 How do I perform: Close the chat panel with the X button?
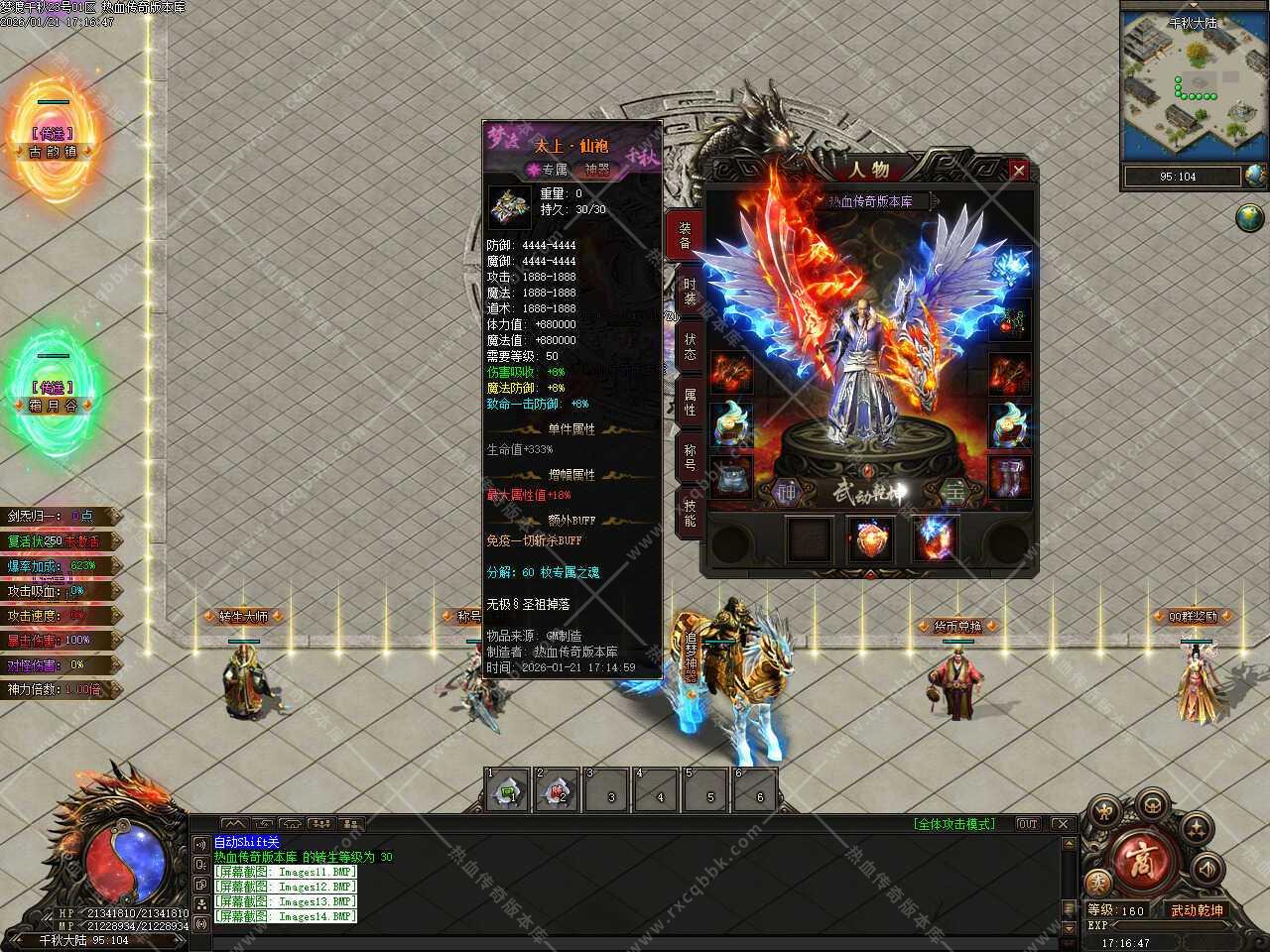coord(1062,824)
